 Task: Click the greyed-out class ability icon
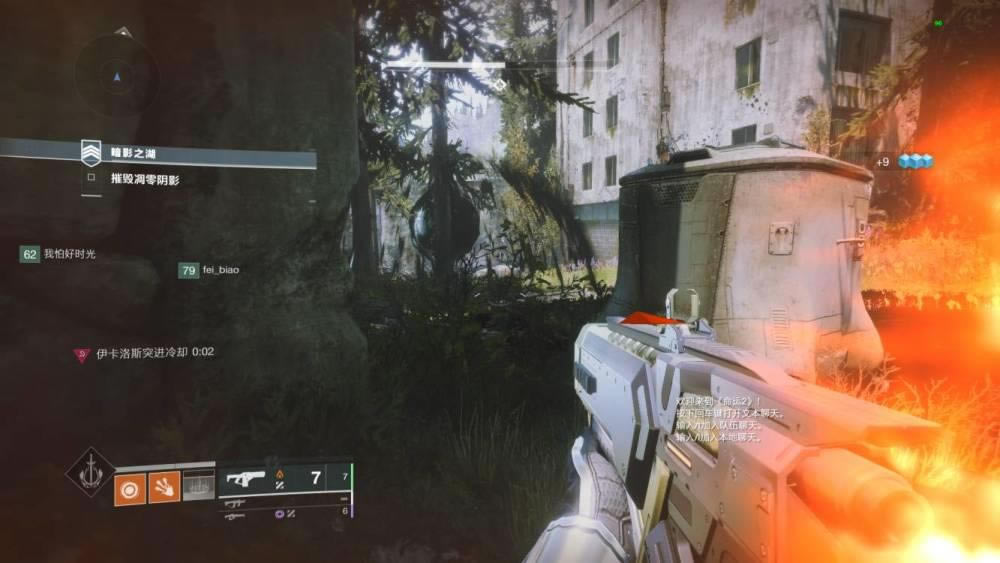click(199, 489)
